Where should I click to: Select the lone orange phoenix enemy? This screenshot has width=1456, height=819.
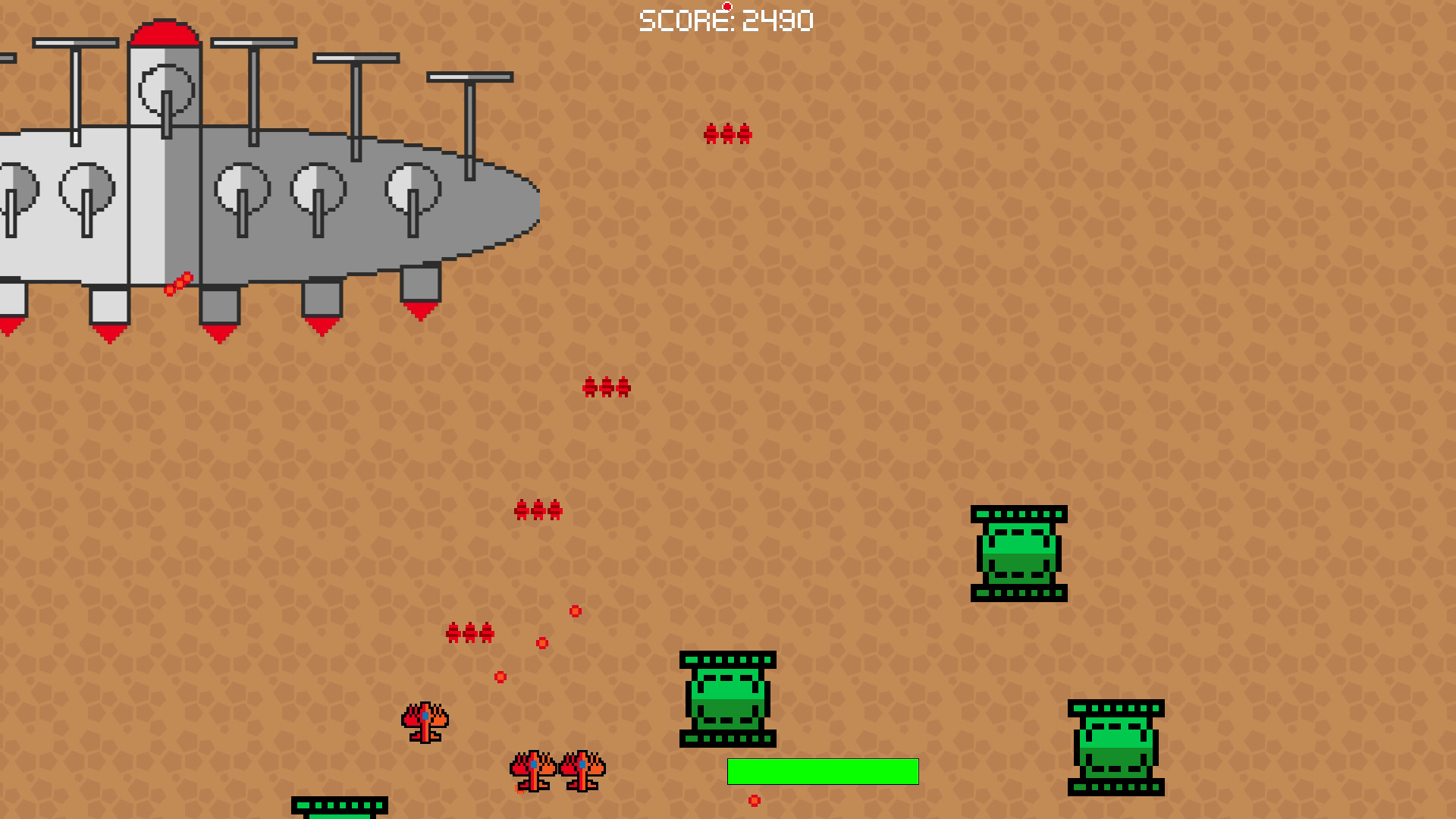point(425,722)
